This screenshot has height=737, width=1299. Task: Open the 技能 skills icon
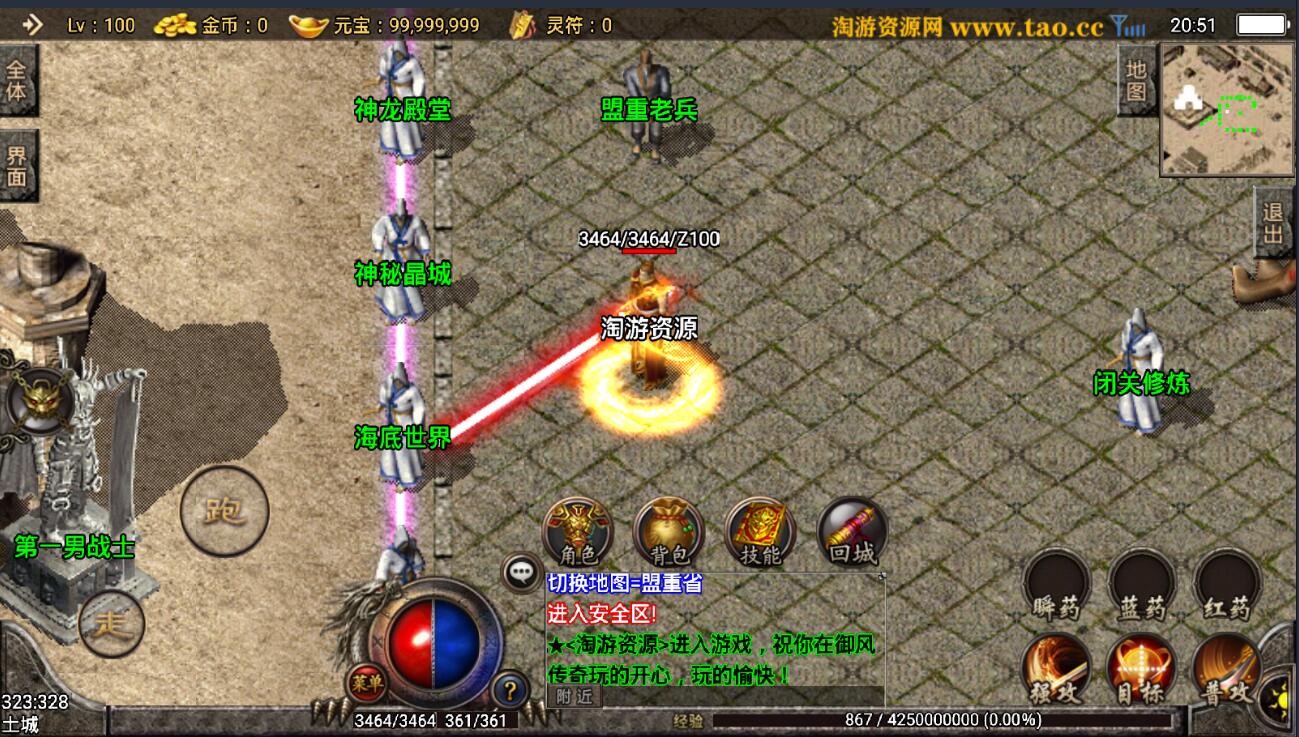(x=762, y=531)
